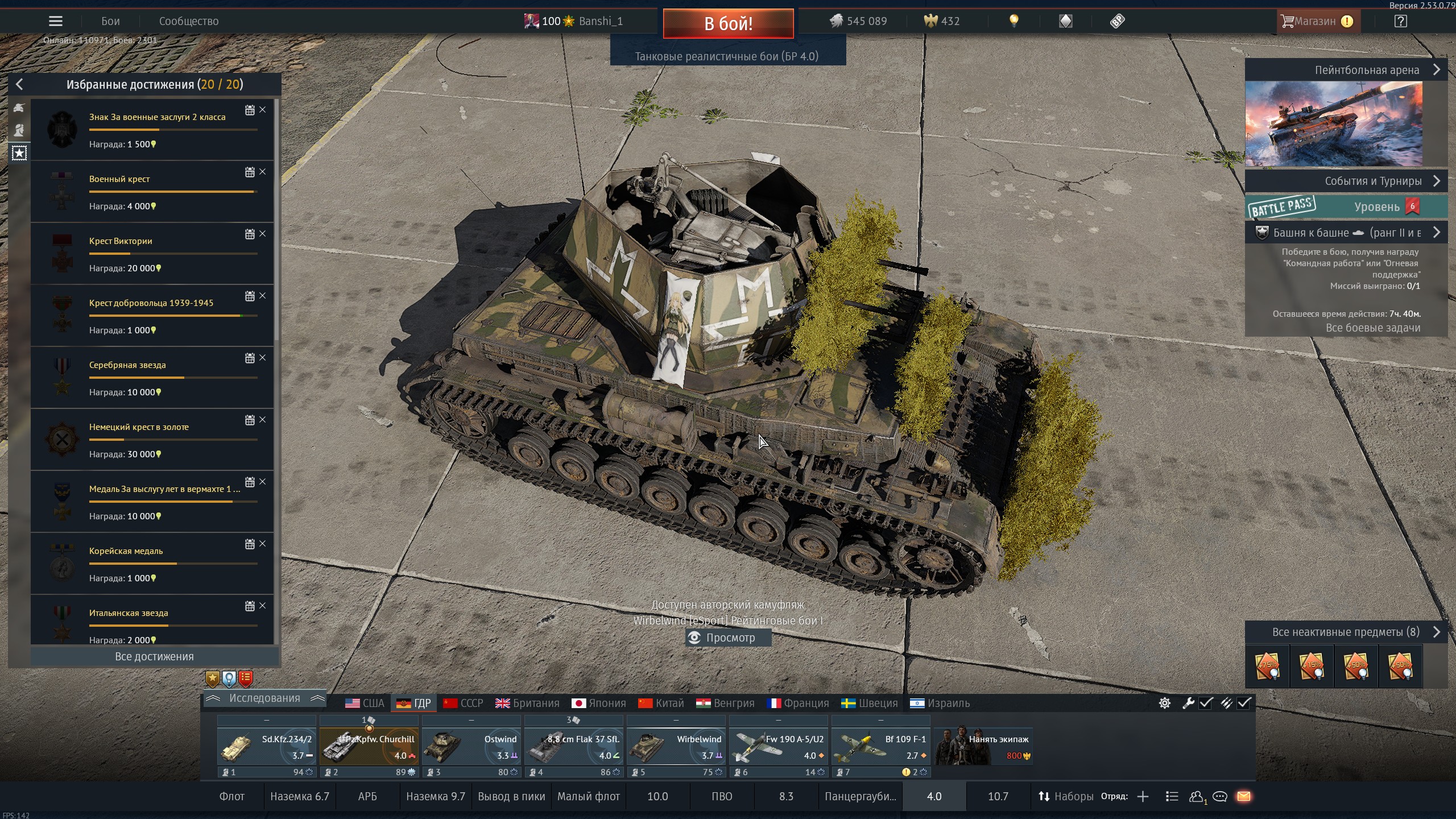The image size is (1456, 819).
Task: Open the Сообщество menu
Action: (x=188, y=22)
